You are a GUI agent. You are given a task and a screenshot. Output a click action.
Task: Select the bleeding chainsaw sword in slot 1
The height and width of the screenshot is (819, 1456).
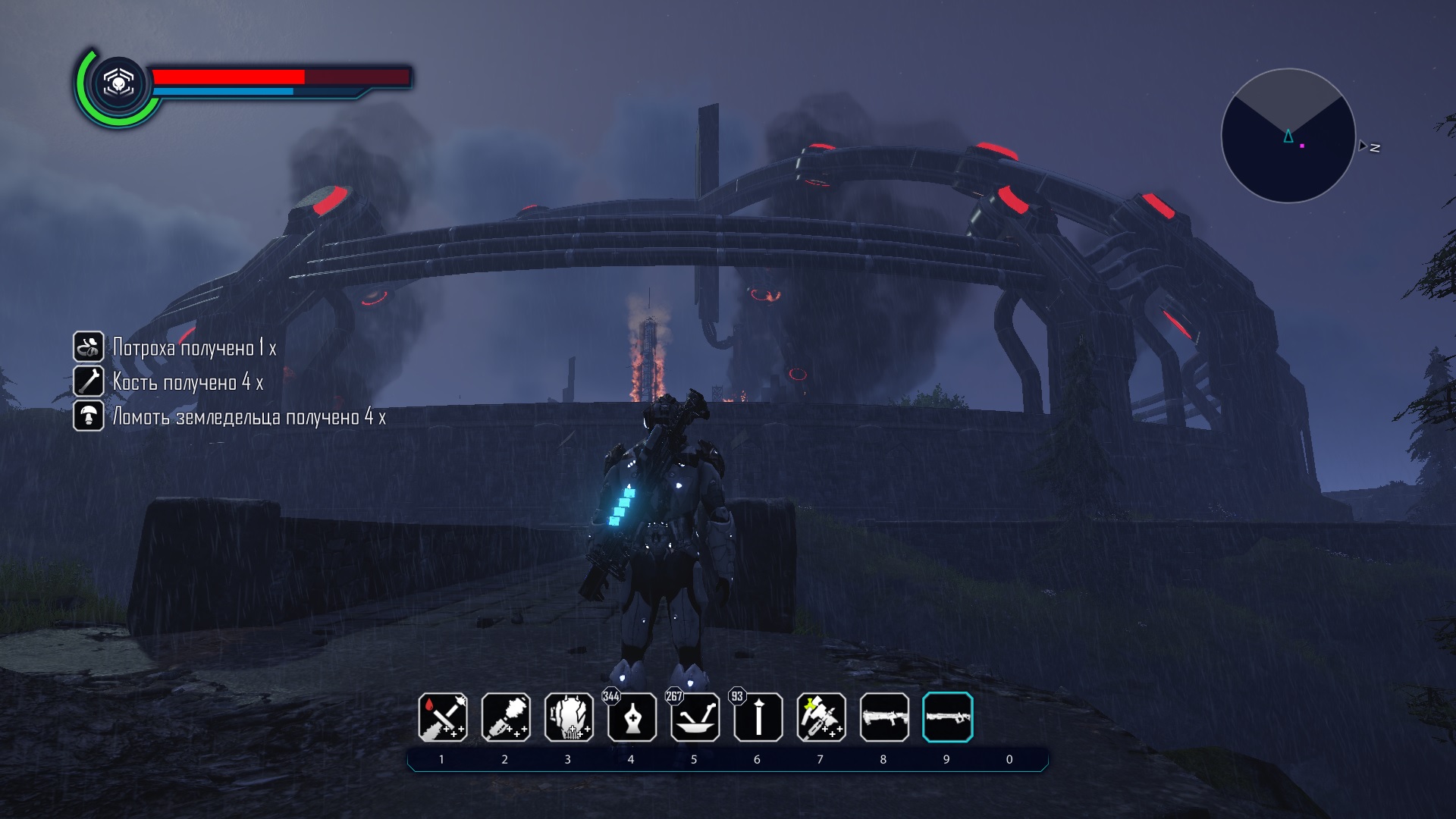click(x=443, y=717)
